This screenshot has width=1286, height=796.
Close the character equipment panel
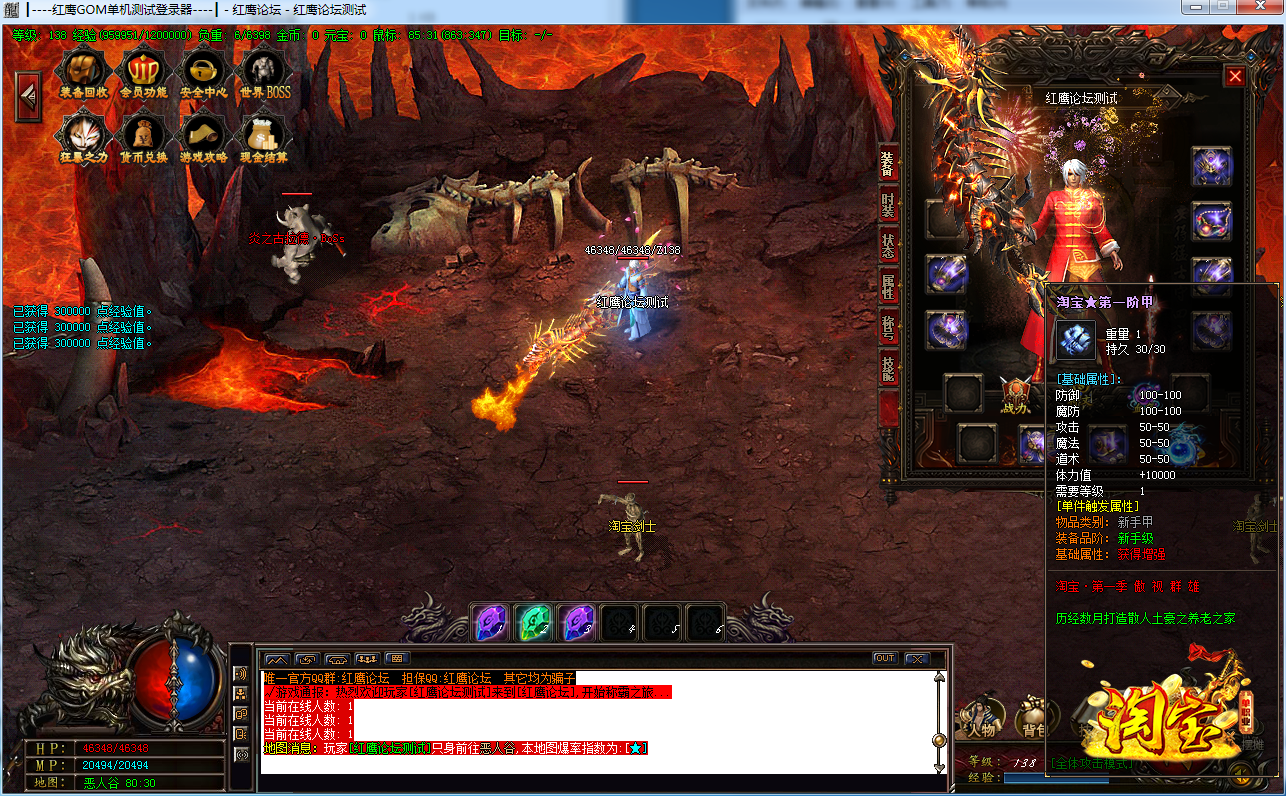1235,77
